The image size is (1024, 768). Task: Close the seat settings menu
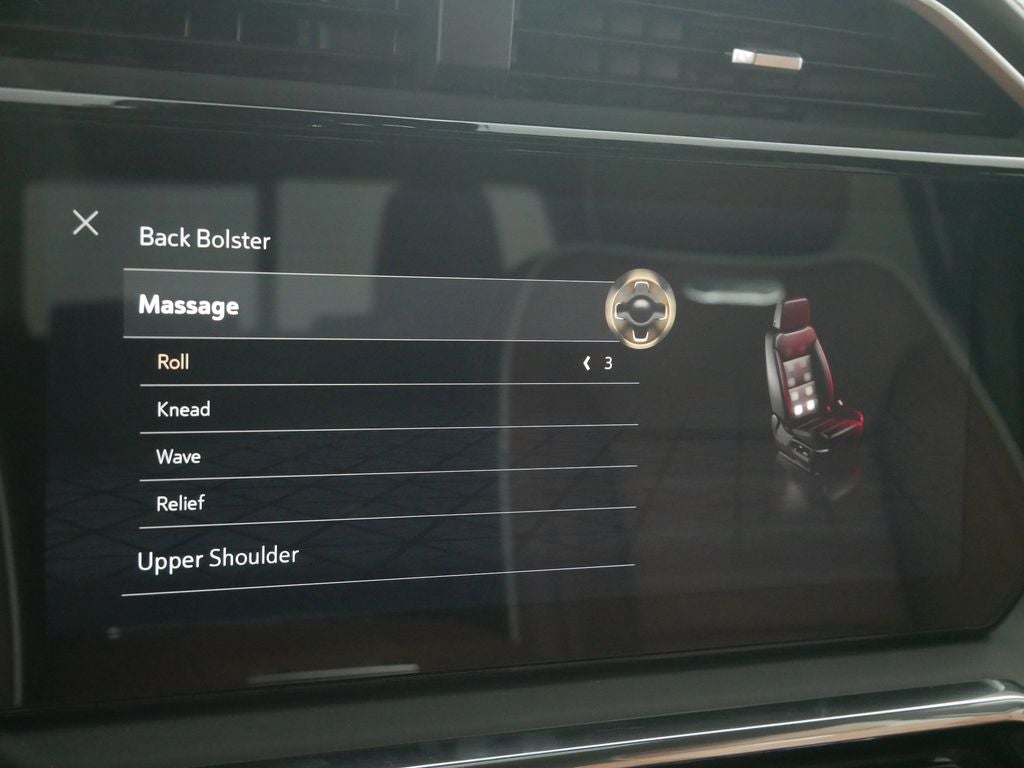(86, 223)
